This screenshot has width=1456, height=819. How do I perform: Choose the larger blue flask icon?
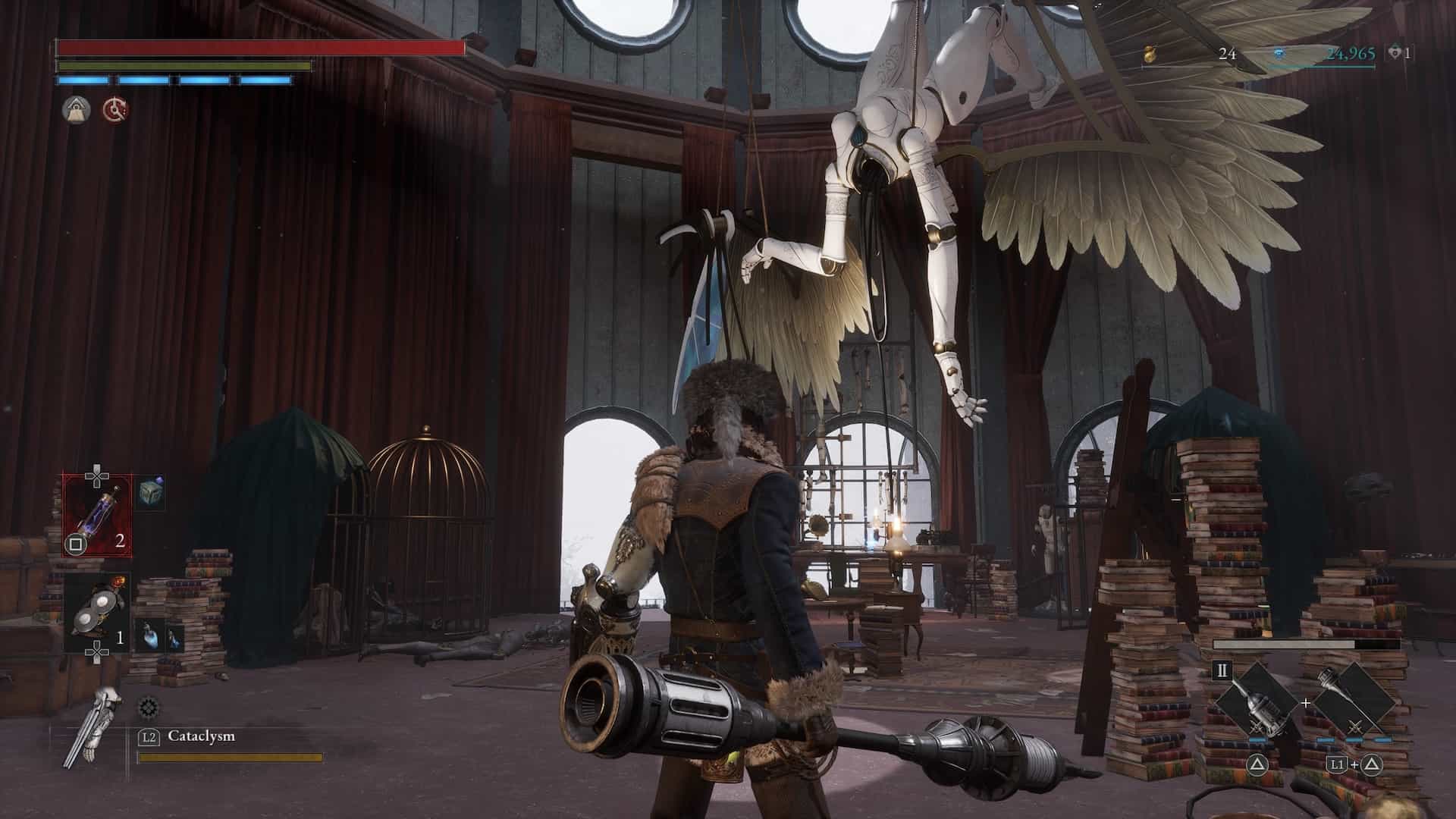tap(148, 635)
